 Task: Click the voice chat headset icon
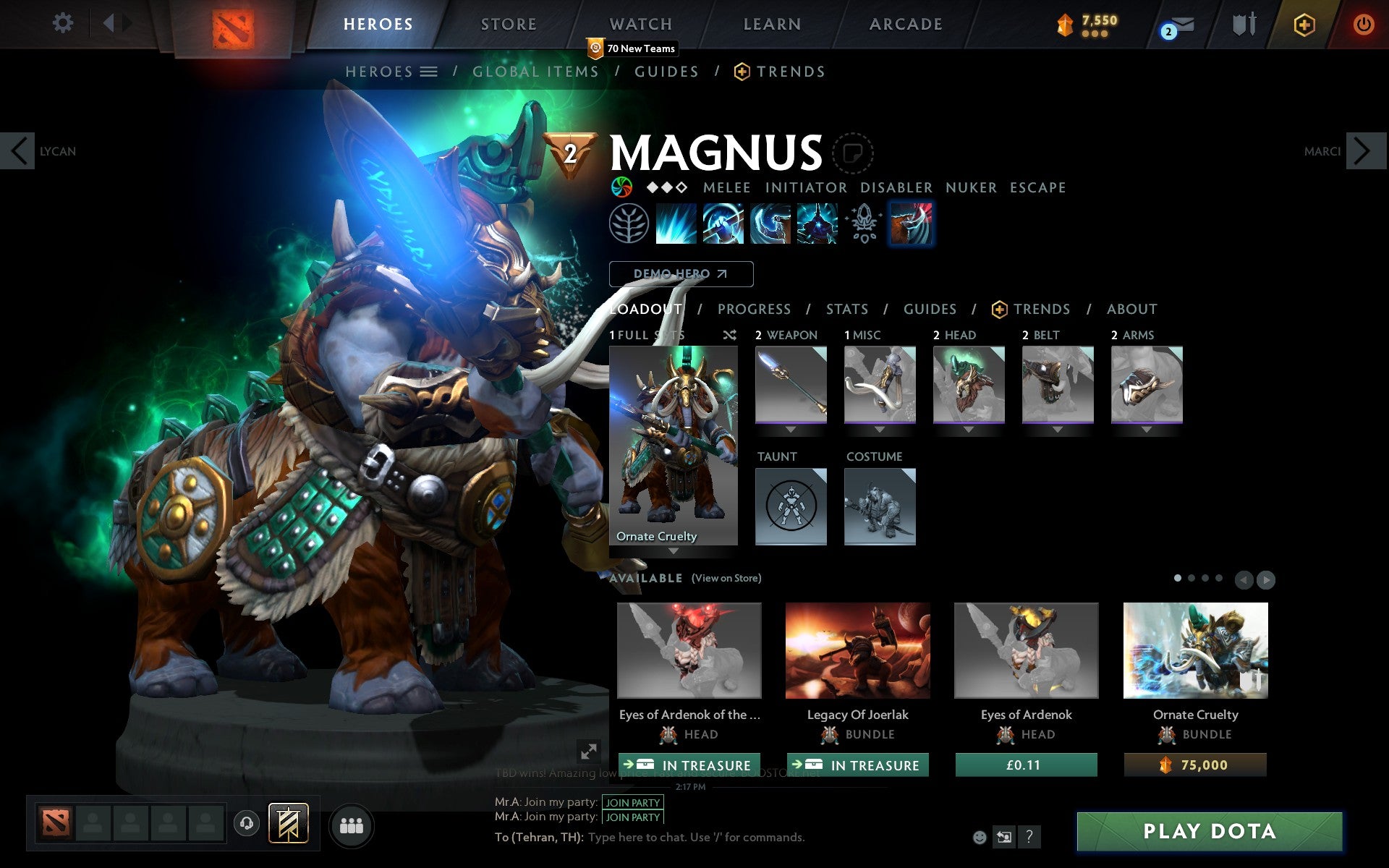246,822
